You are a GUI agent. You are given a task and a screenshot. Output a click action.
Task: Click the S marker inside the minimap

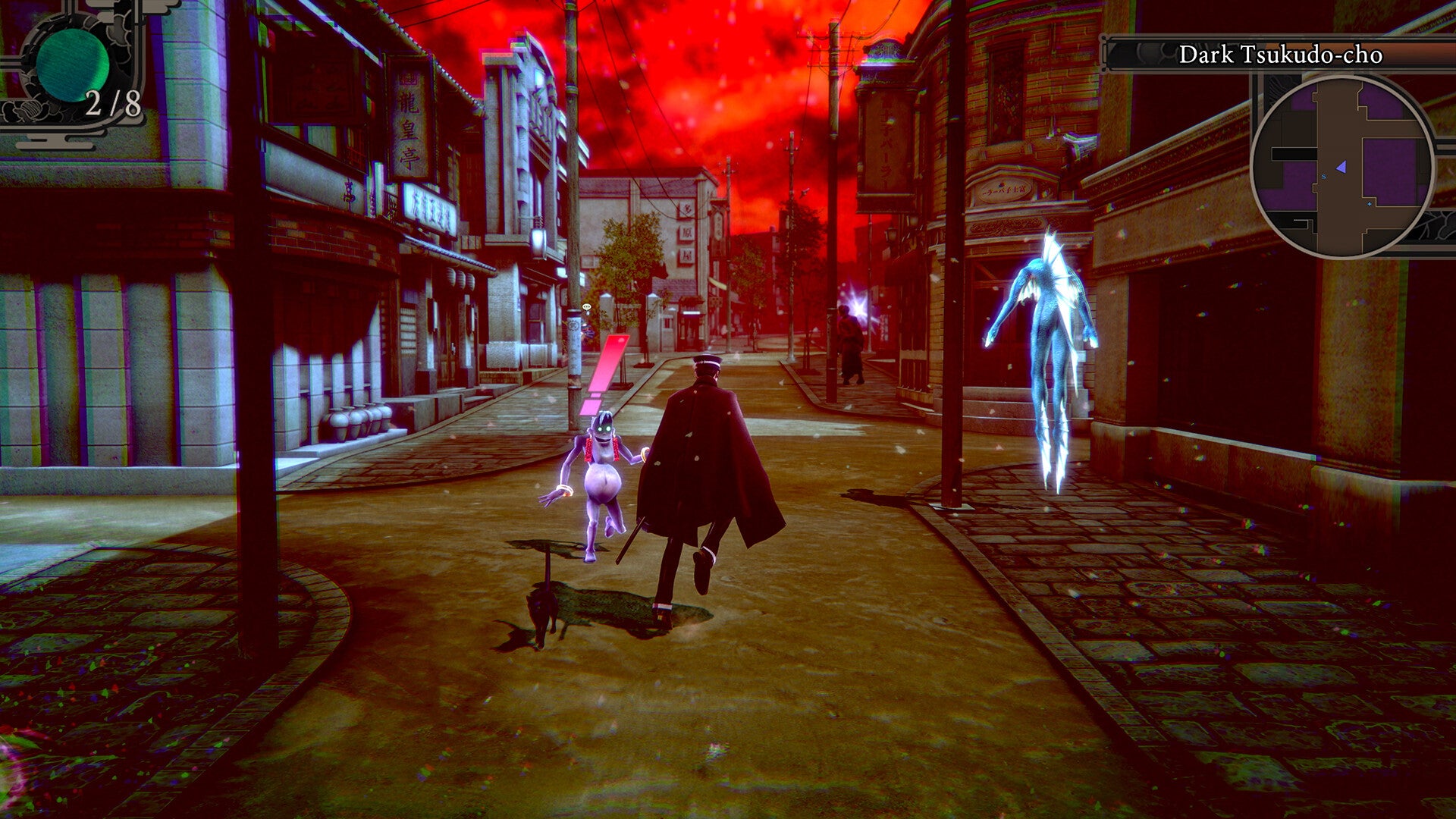coord(1323,177)
